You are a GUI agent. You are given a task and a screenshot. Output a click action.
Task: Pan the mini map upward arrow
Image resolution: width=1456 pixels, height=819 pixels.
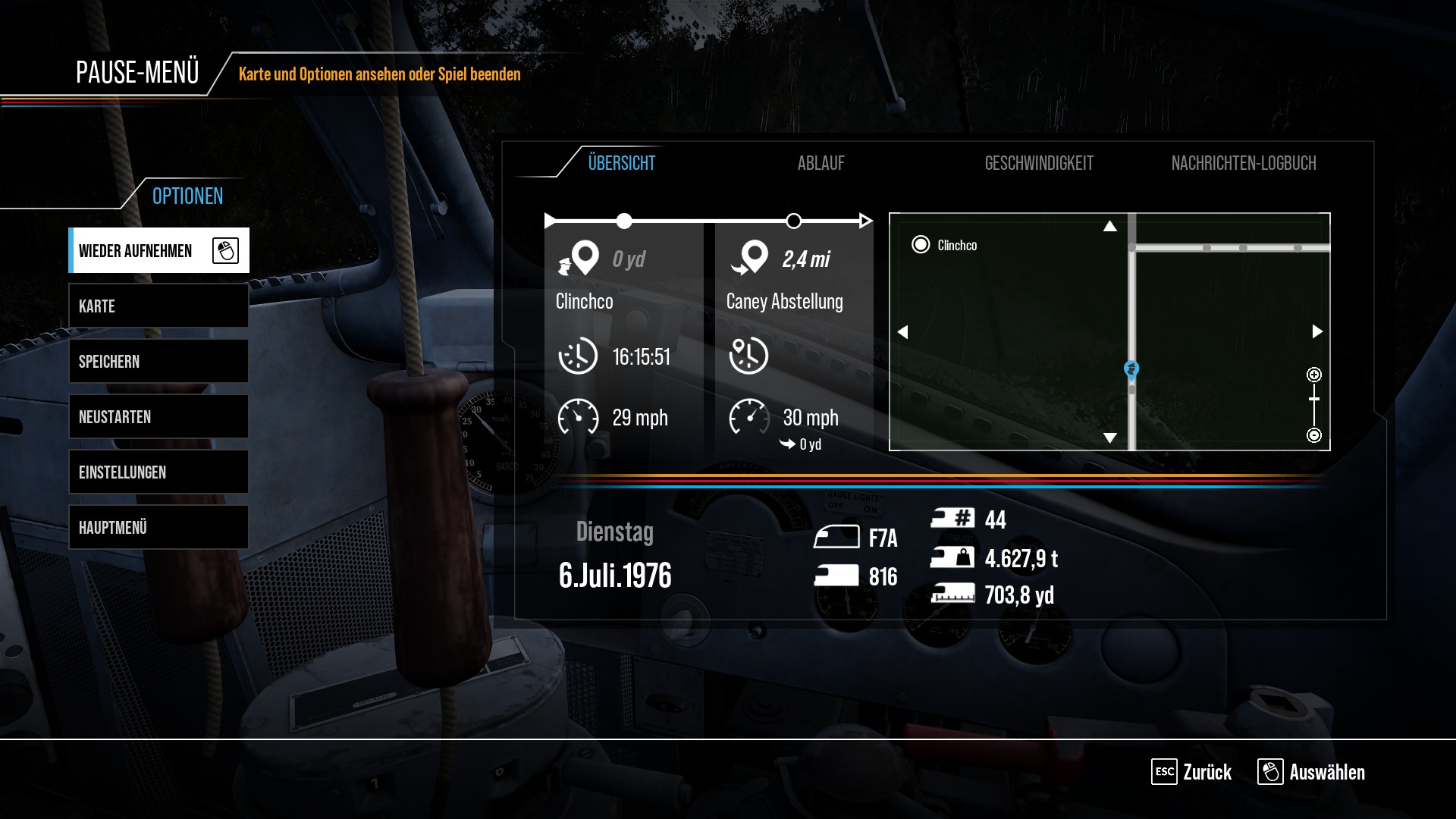1110,226
